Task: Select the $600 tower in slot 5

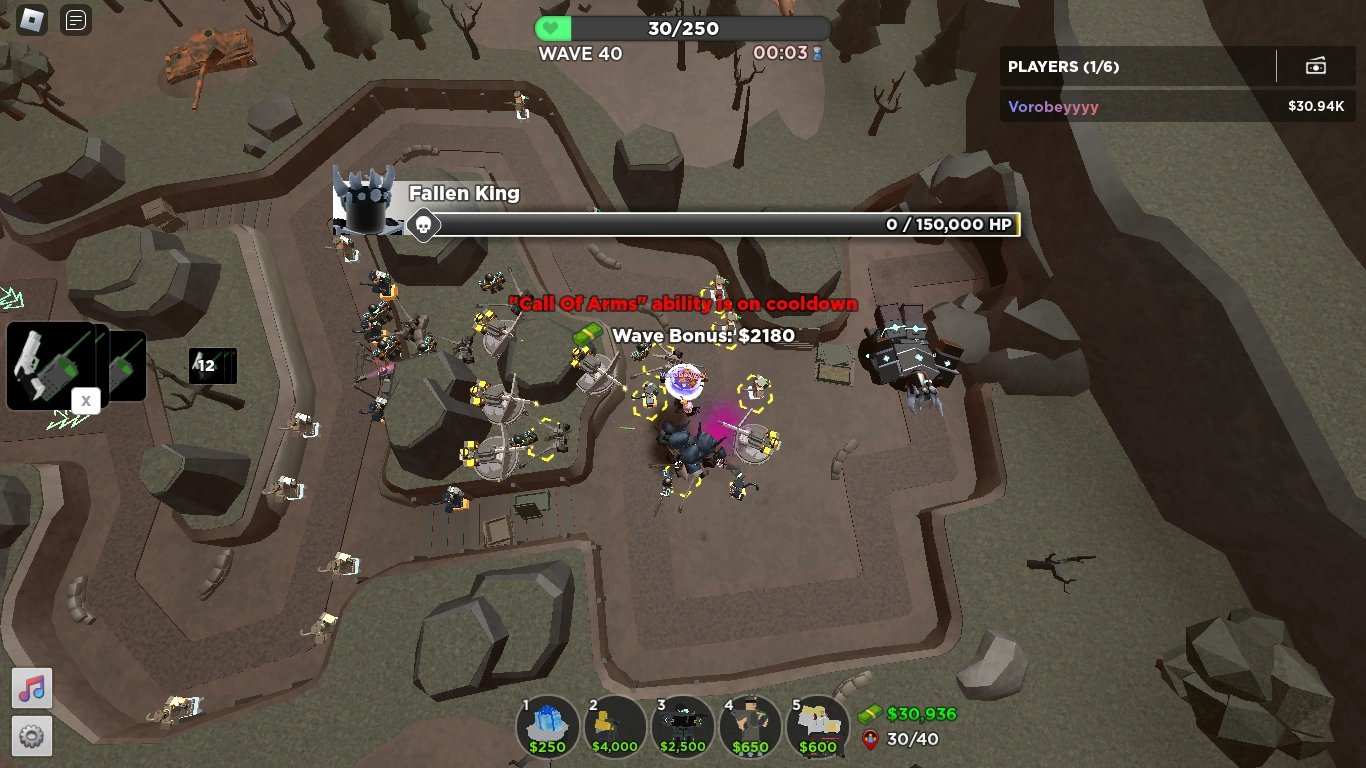Action: [817, 725]
